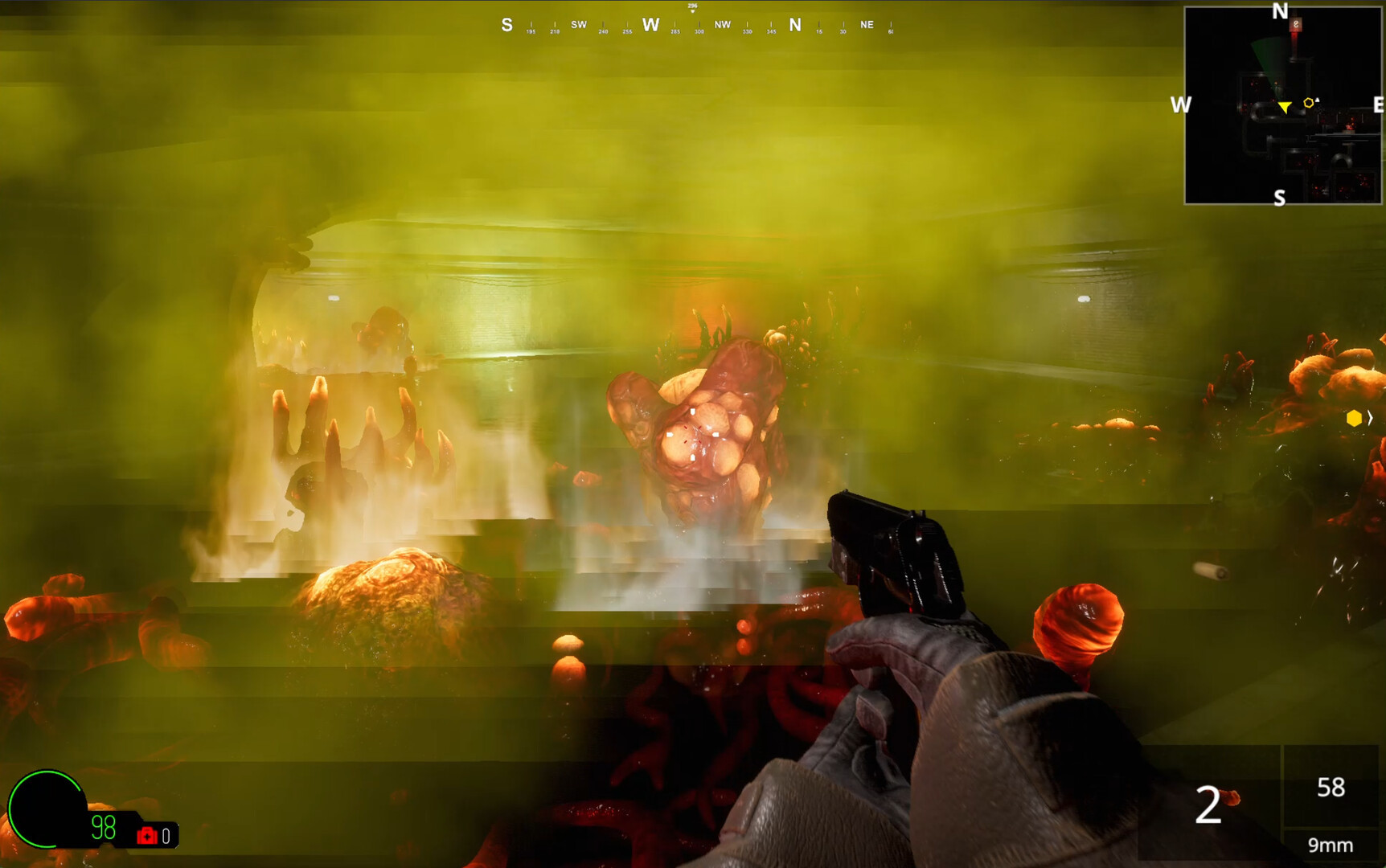The height and width of the screenshot is (868, 1386).
Task: Open the minimap in the corner
Action: pyautogui.click(x=1282, y=105)
